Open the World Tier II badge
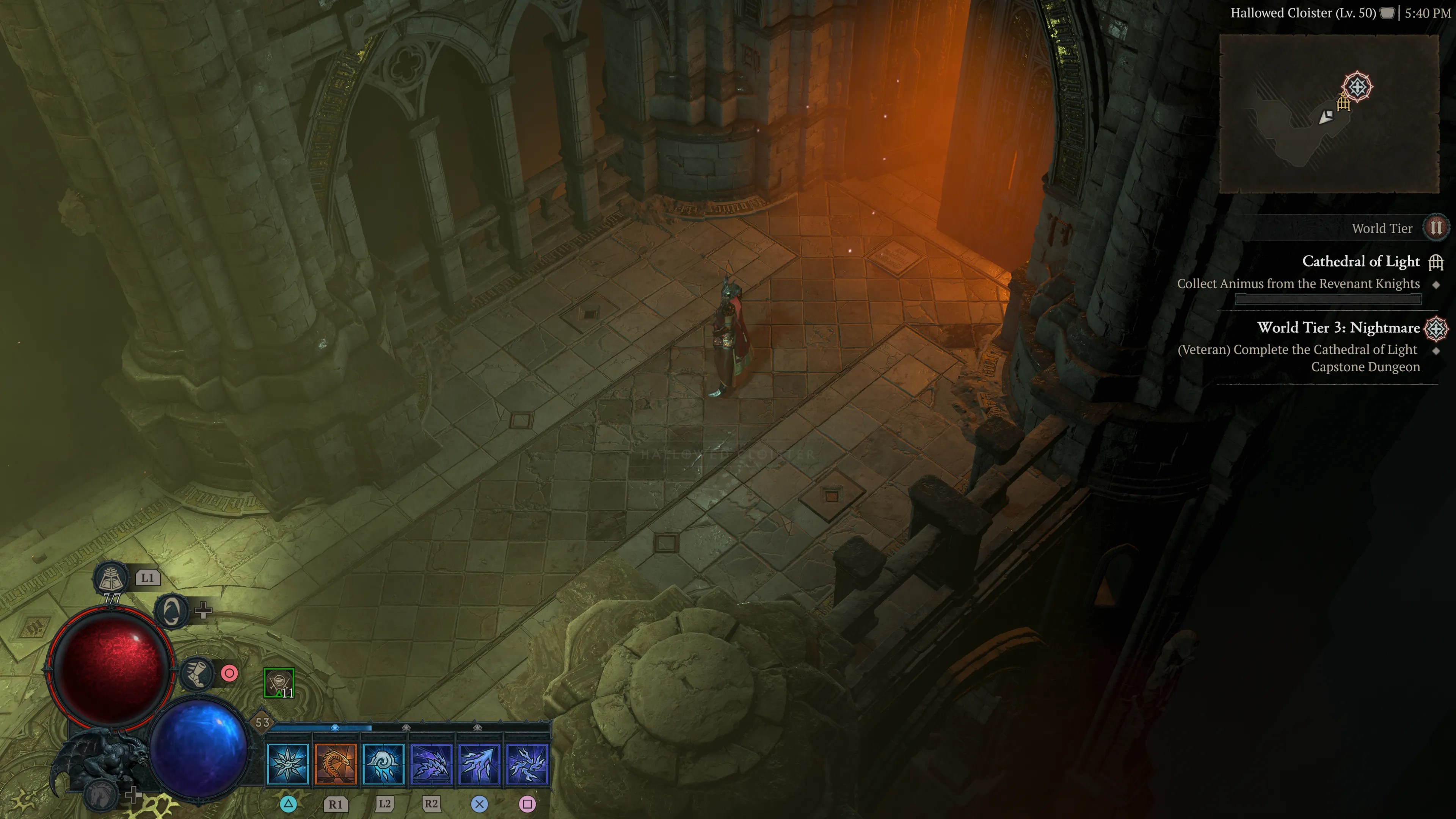The width and height of the screenshot is (1456, 819). (x=1436, y=228)
